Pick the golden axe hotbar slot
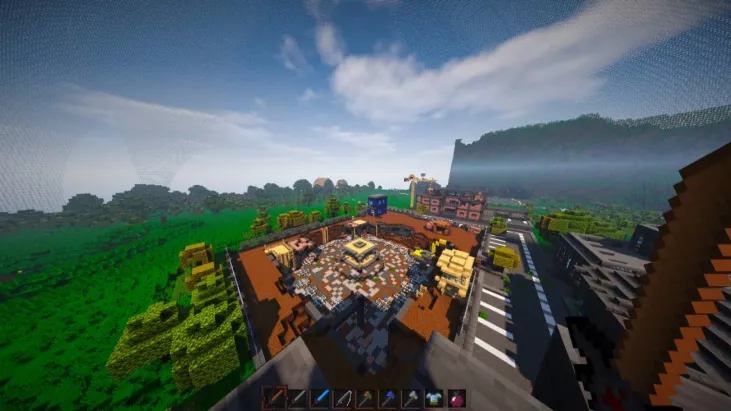 (x=366, y=398)
